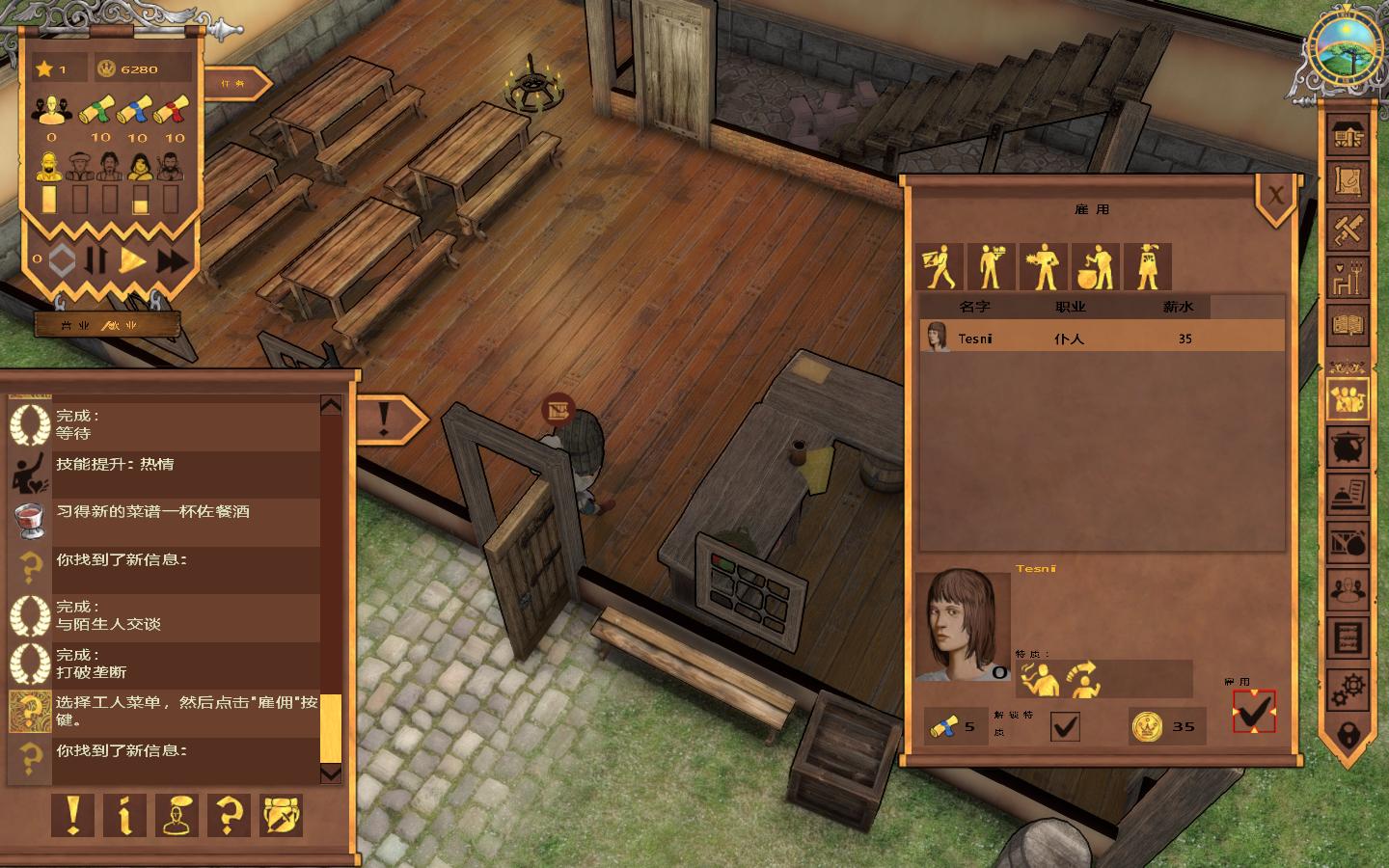The width and height of the screenshot is (1389, 868).
Task: Close the hire panel with the X
Action: [x=1275, y=196]
